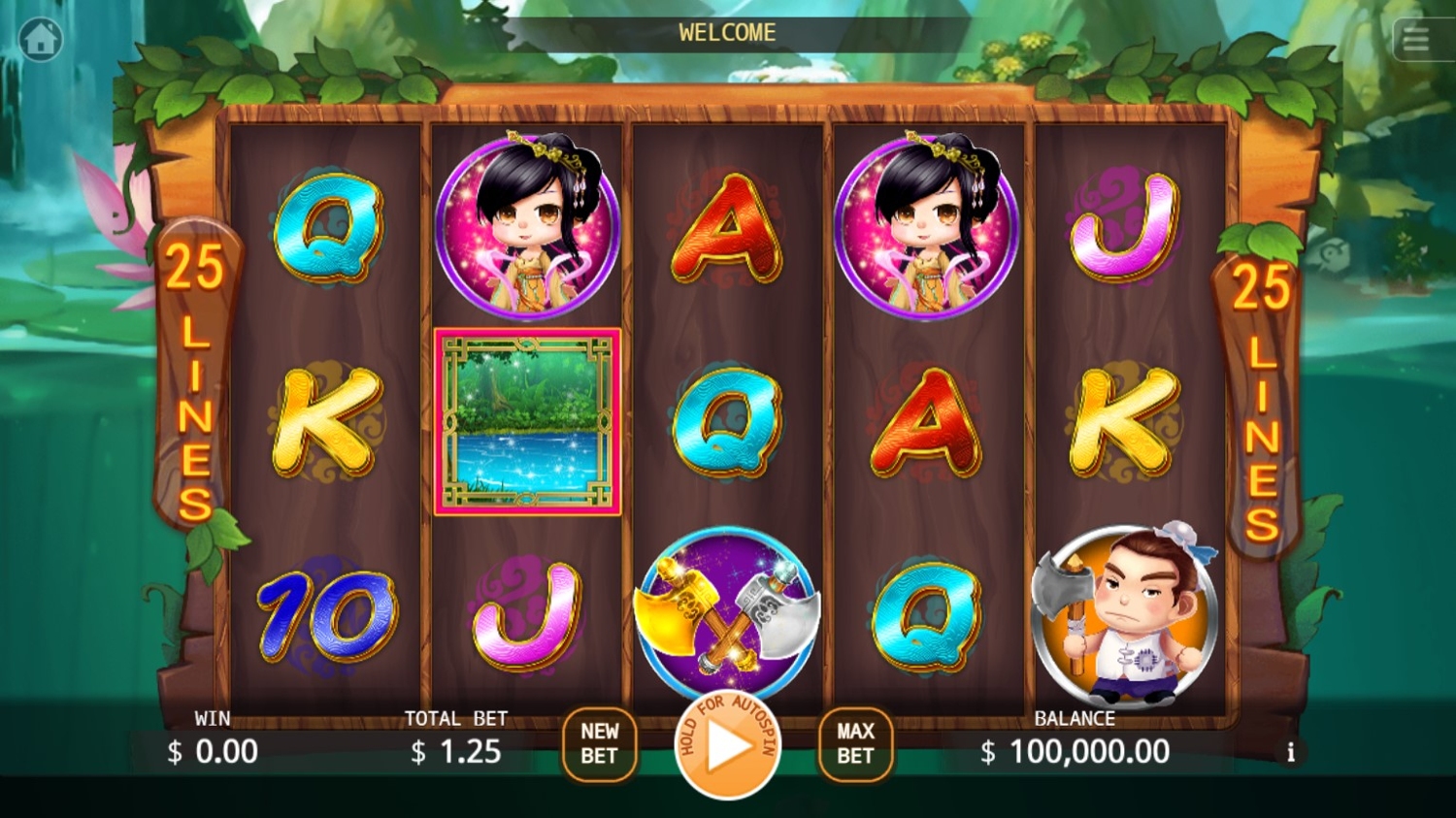The image size is (1456, 818).
Task: Go to the home screen
Action: click(x=41, y=40)
